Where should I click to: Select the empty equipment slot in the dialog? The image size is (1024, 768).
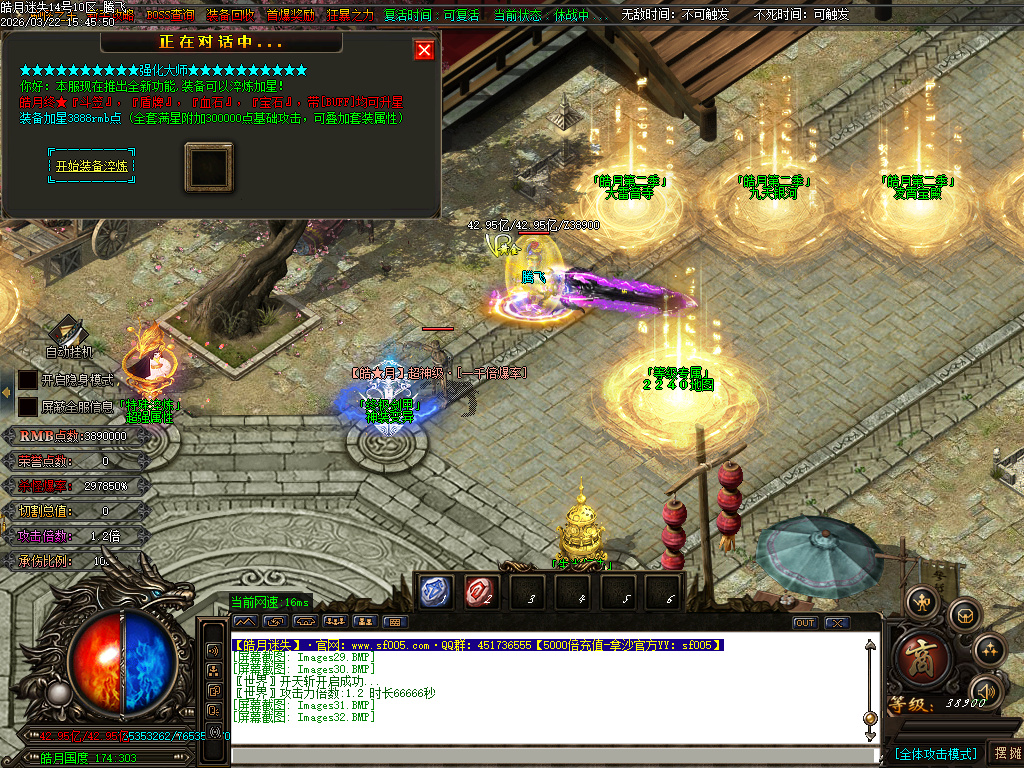tap(209, 166)
